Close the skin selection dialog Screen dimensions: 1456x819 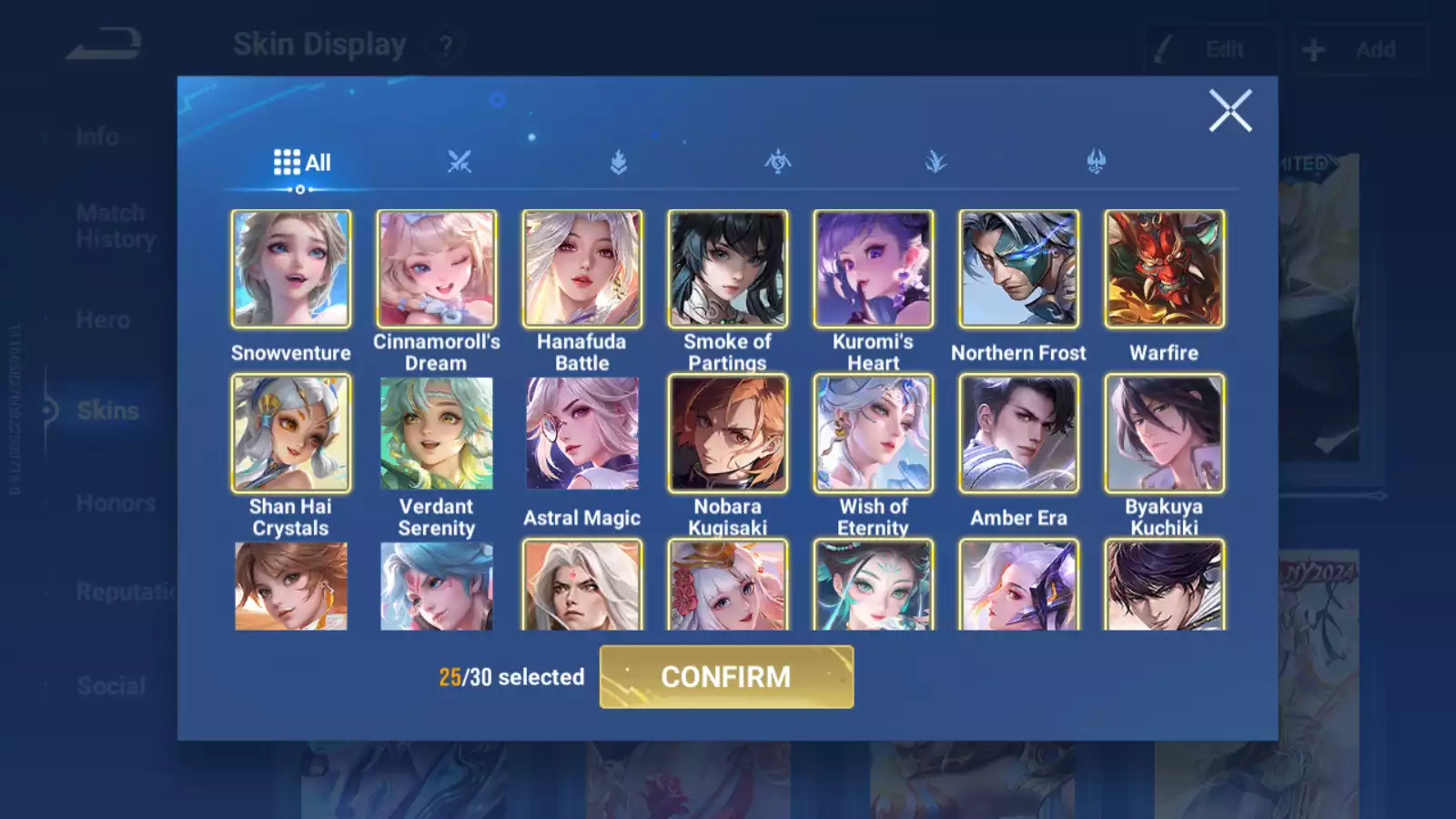pyautogui.click(x=1230, y=111)
